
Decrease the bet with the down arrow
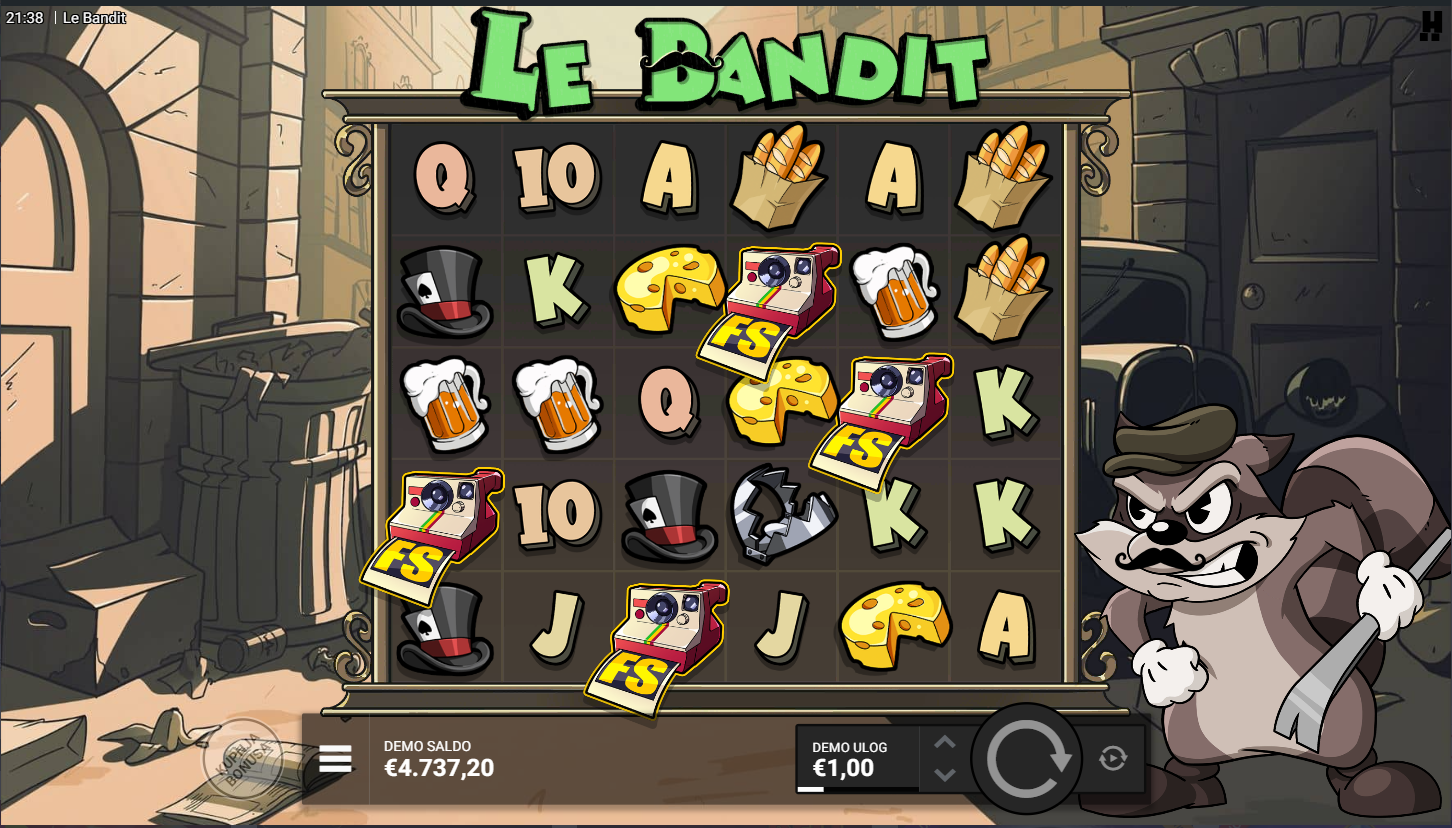click(945, 775)
